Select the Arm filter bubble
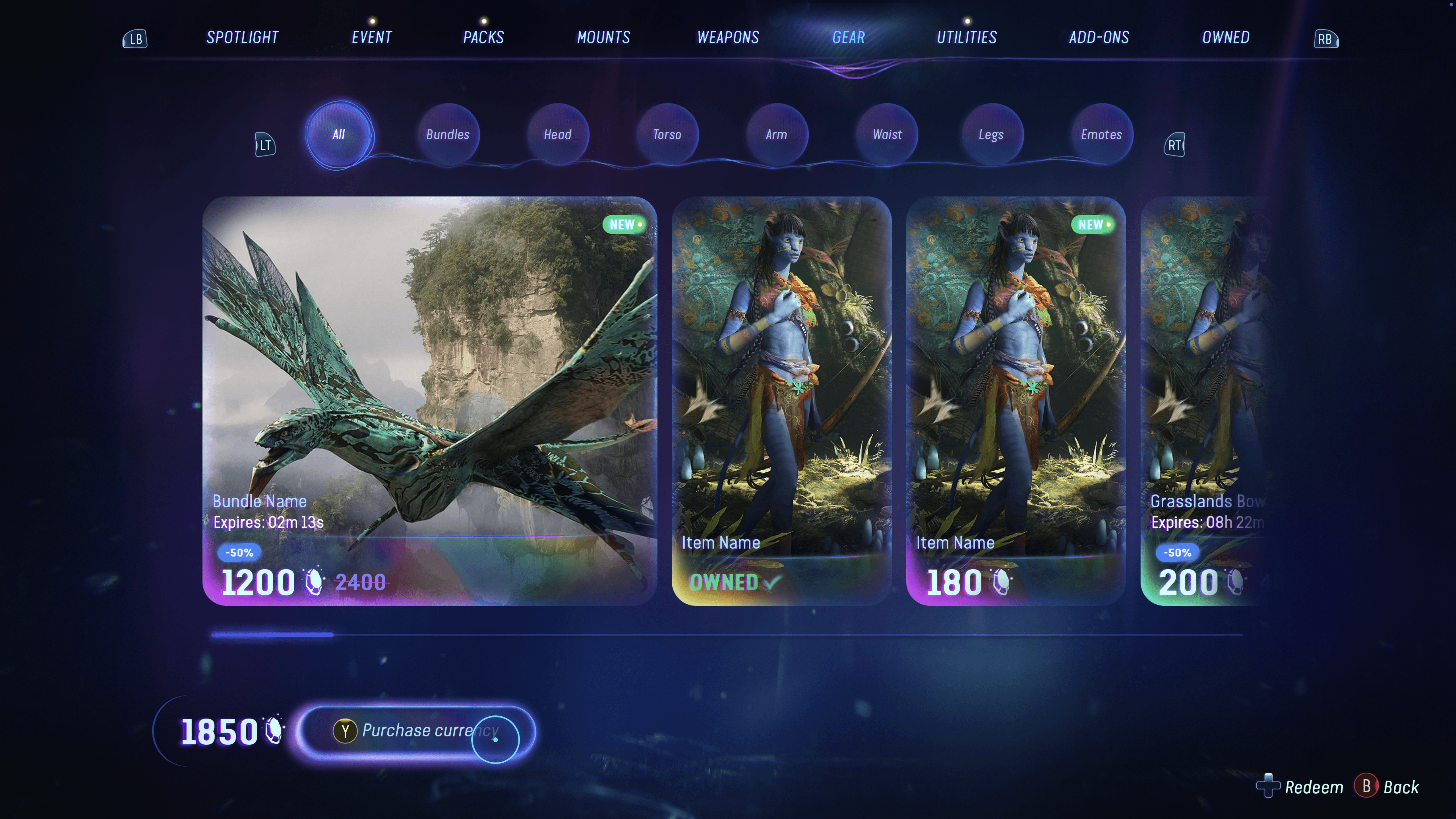Image resolution: width=1456 pixels, height=819 pixels. [777, 135]
